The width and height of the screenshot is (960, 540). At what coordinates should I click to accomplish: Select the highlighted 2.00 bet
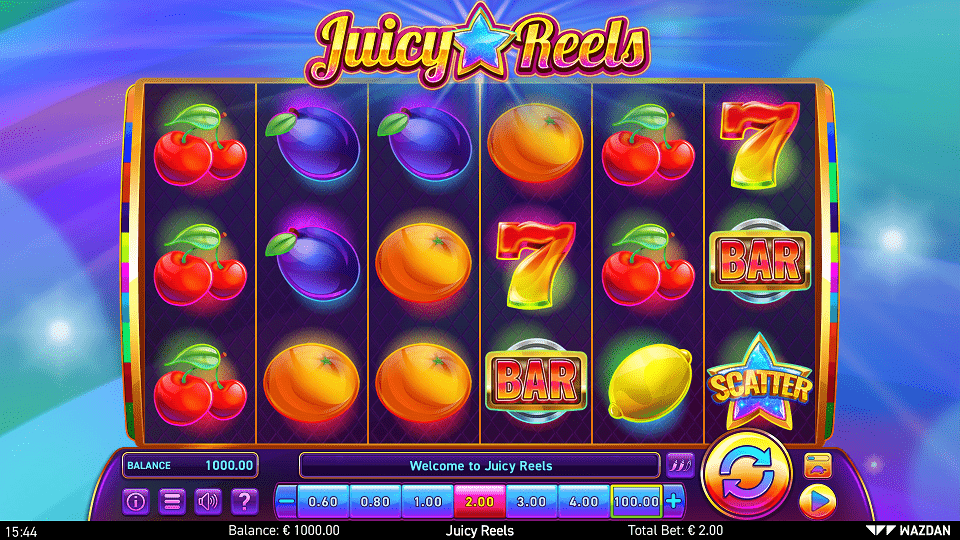click(x=480, y=501)
